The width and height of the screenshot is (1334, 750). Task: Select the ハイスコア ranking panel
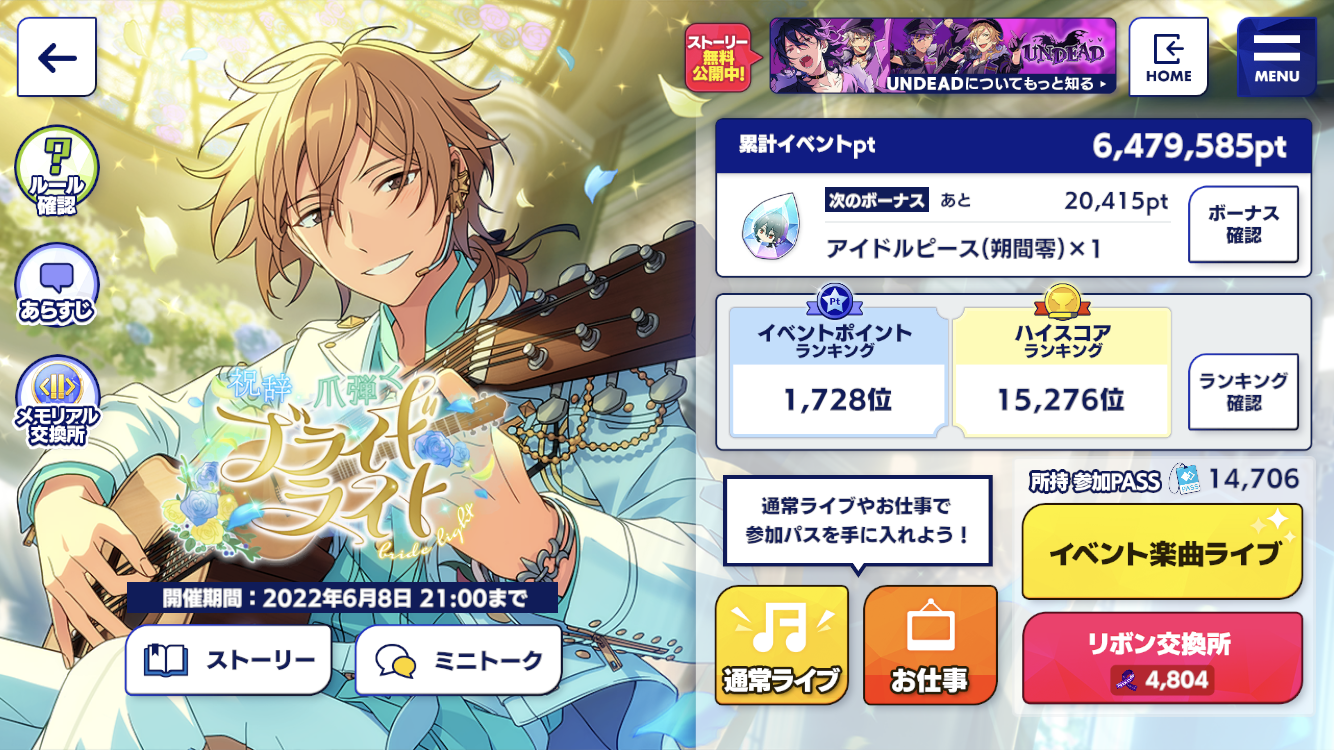click(x=1061, y=372)
